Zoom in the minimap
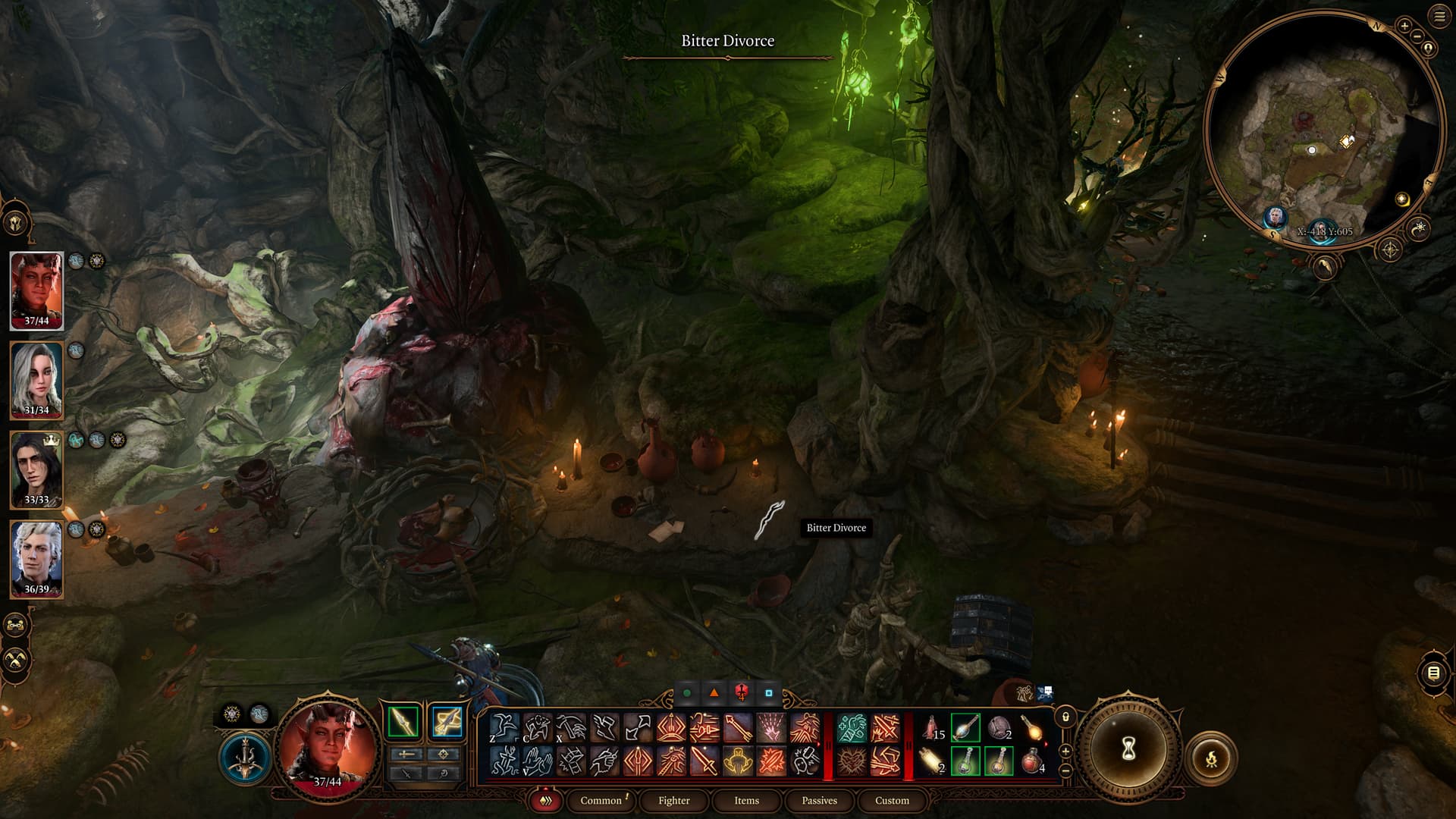 tap(1404, 26)
